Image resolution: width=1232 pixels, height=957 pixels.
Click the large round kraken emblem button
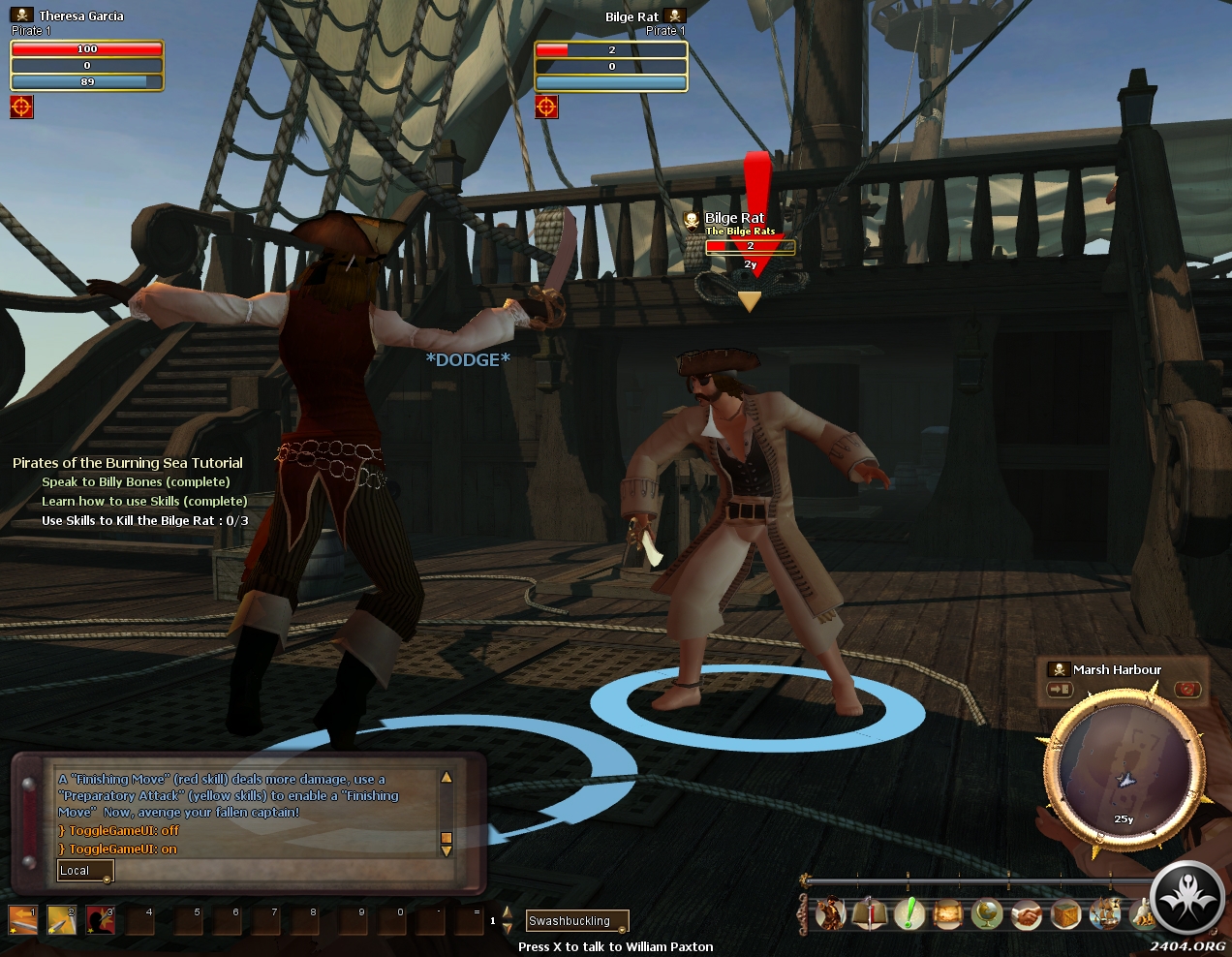[x=1187, y=900]
